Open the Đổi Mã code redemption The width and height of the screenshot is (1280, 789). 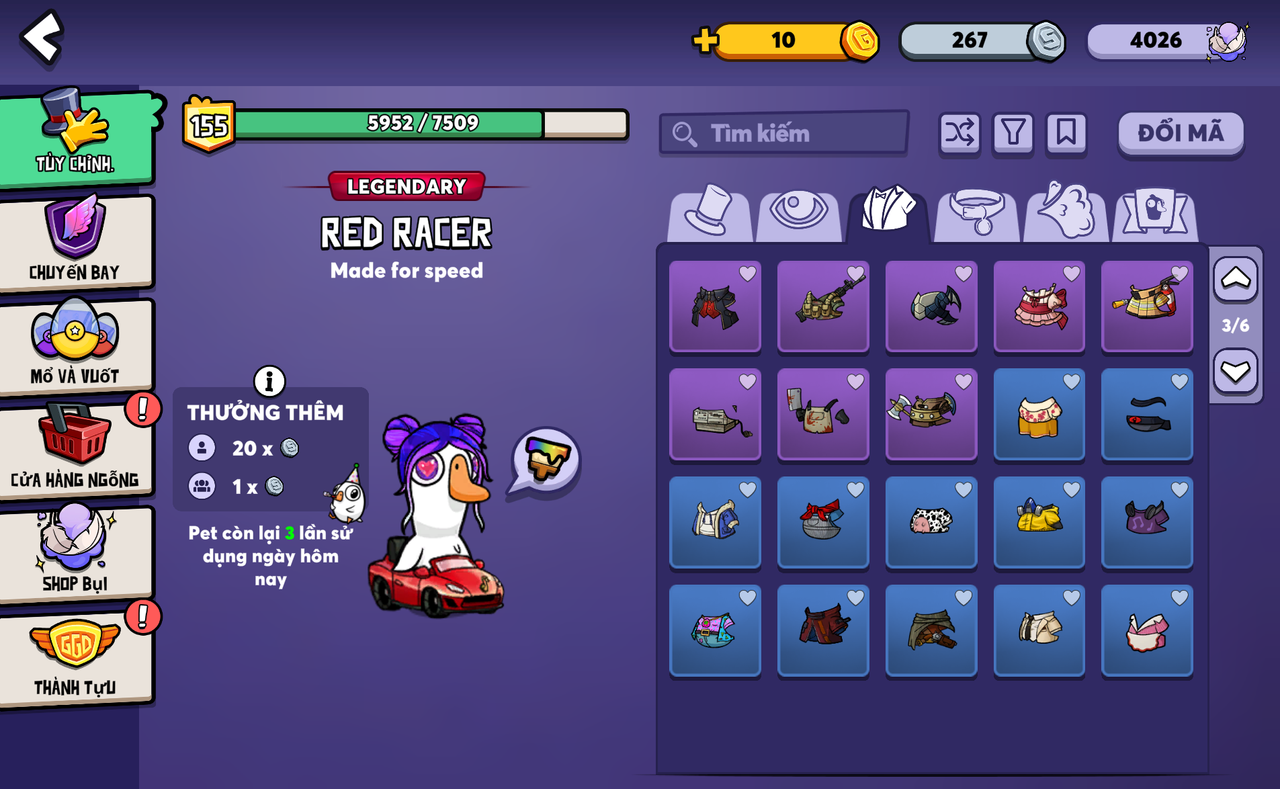pyautogui.click(x=1180, y=133)
